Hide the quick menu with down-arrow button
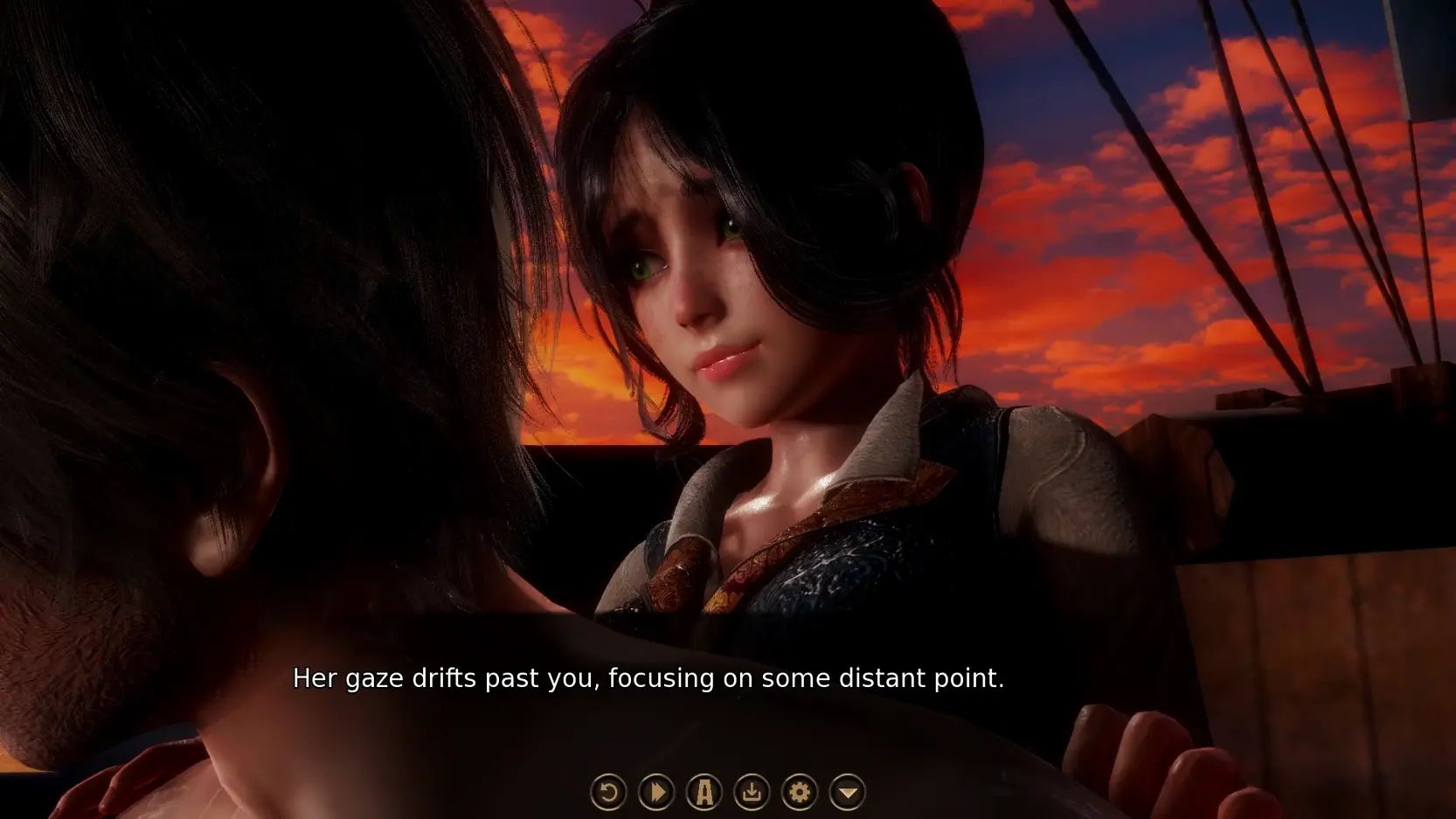 point(847,793)
